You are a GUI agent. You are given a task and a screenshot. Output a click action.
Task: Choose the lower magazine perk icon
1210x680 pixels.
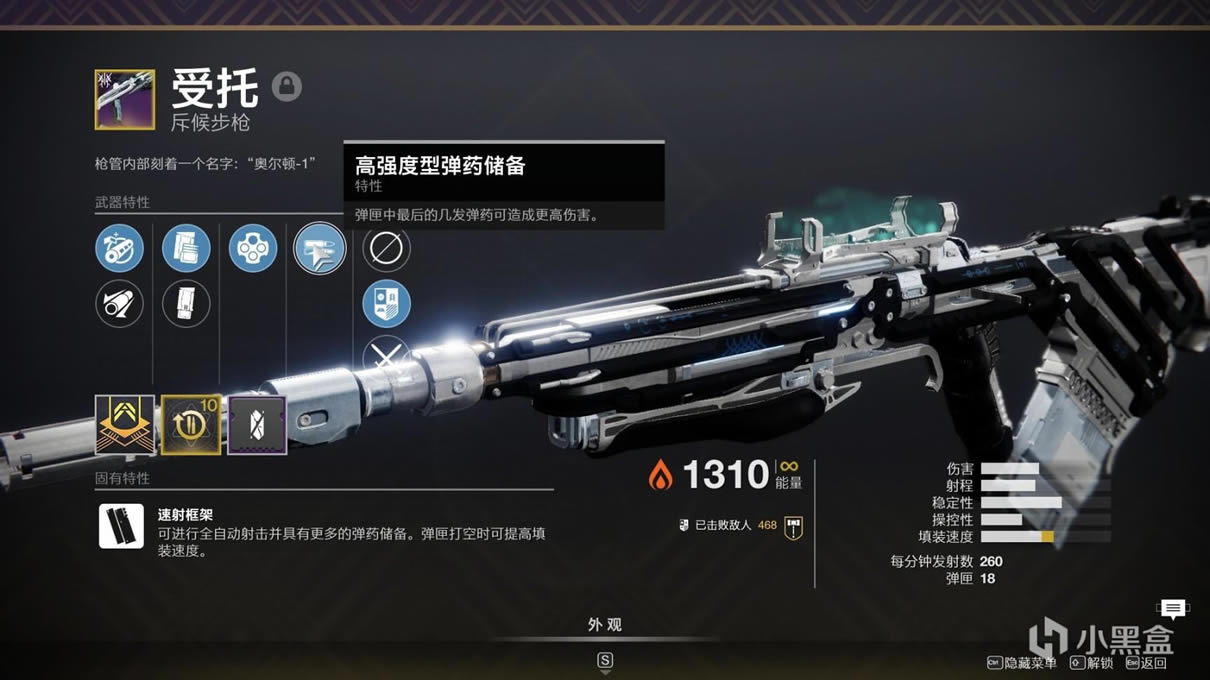186,304
